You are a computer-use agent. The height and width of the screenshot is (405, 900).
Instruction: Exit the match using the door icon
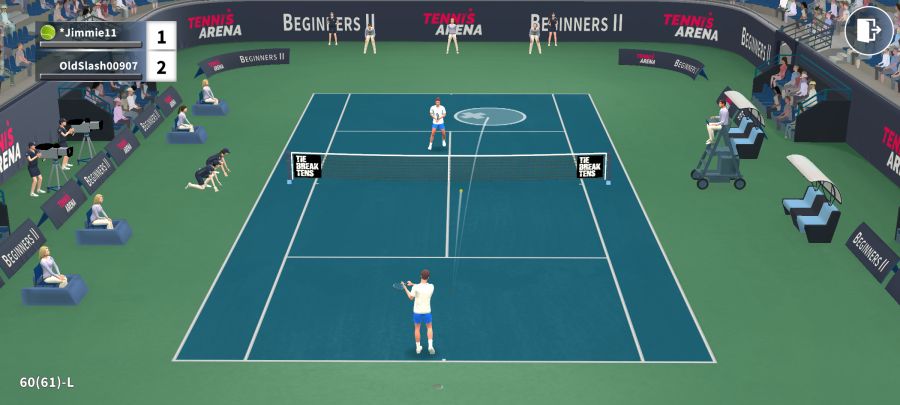coord(868,30)
